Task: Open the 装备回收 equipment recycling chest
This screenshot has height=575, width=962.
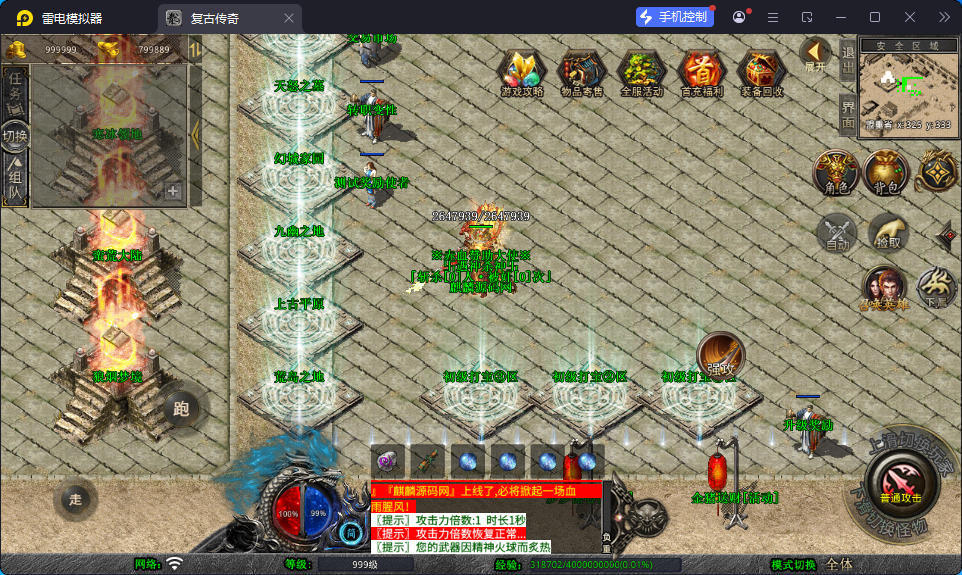Action: click(761, 72)
